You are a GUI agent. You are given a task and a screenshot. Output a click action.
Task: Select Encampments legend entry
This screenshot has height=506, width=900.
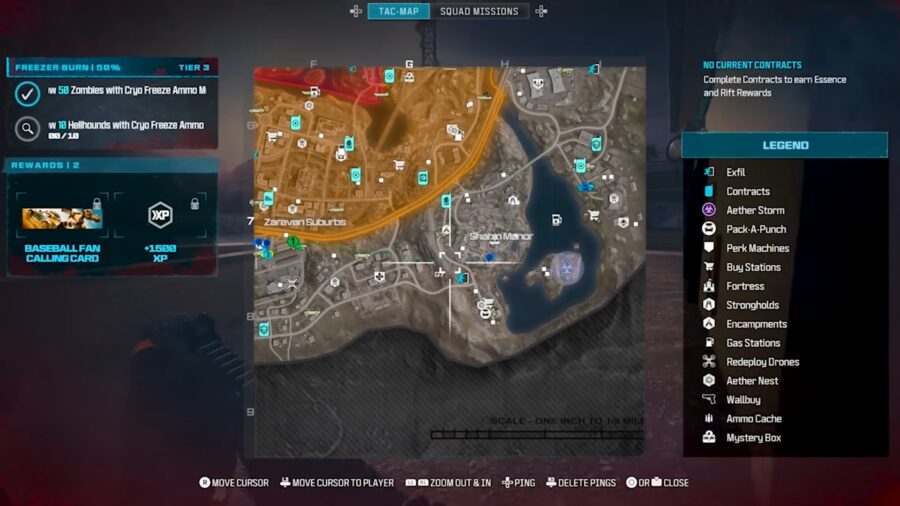[x=756, y=324]
